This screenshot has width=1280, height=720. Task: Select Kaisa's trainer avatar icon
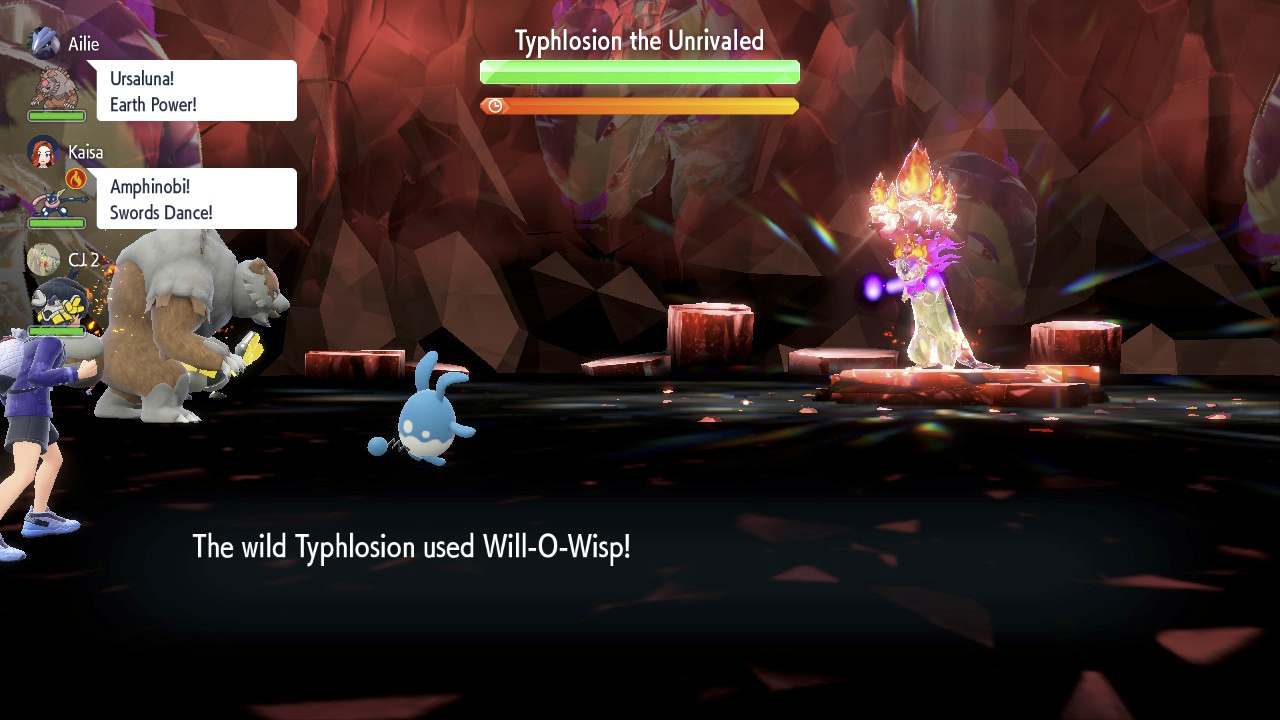tap(44, 152)
